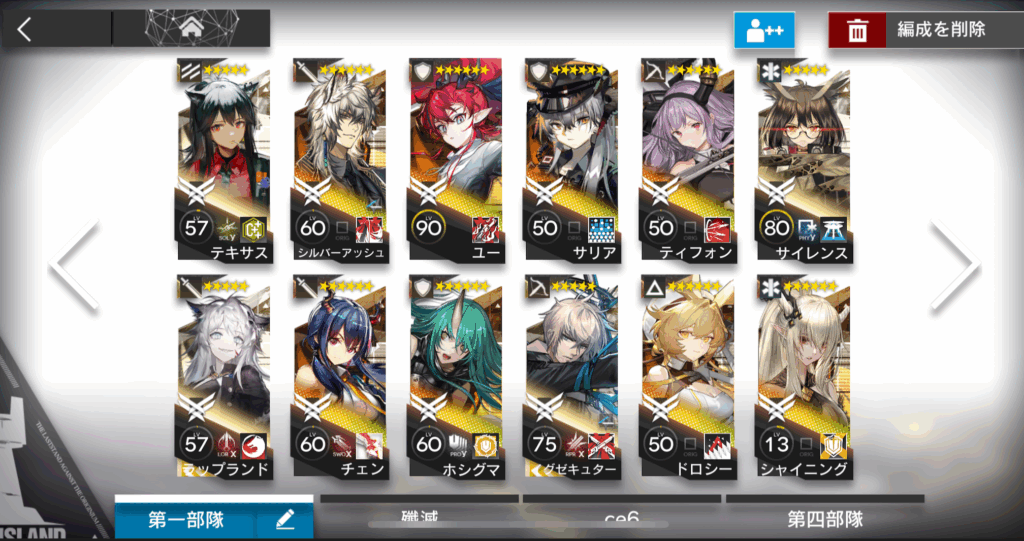The width and height of the screenshot is (1024, 541).
Task: Select the ラップランド operator card
Action: click(224, 376)
